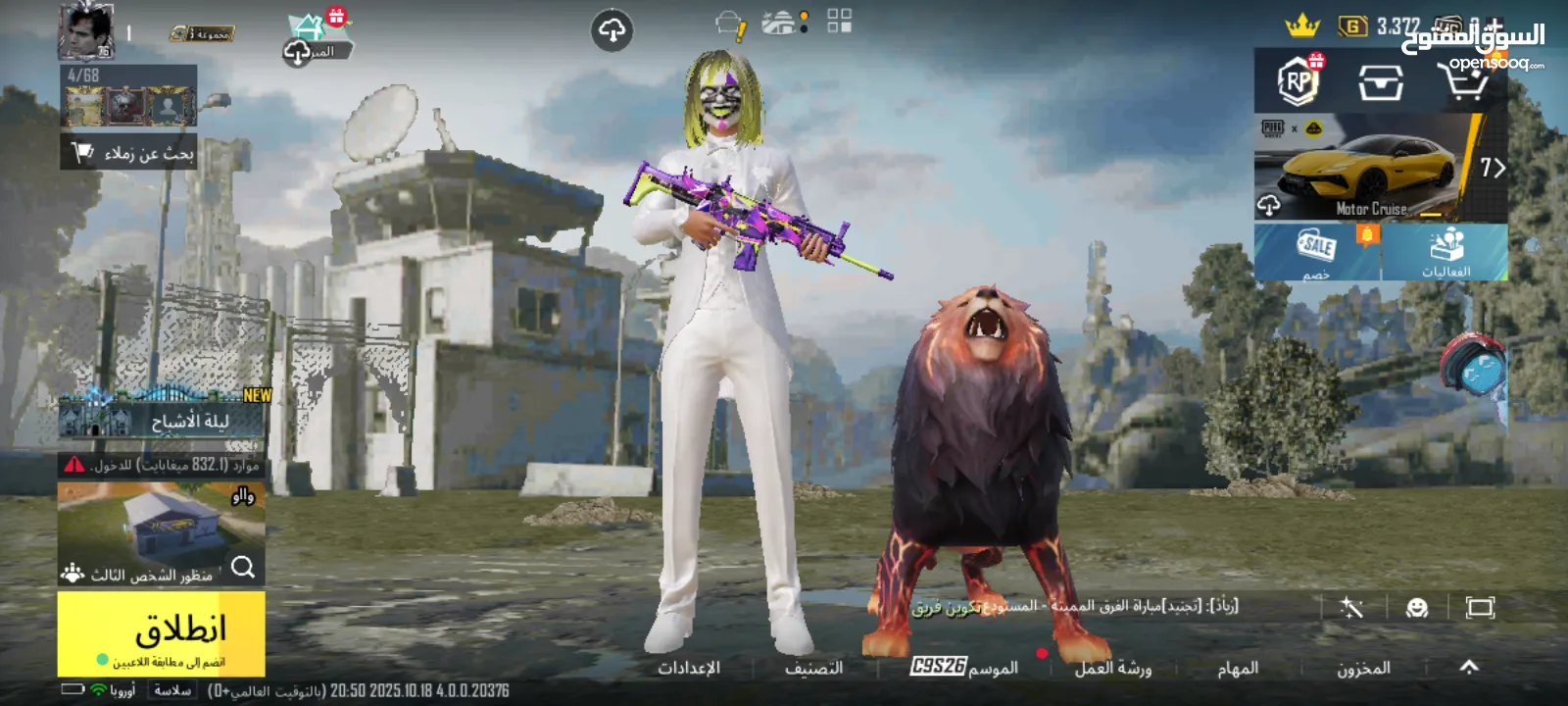
Task: Open the SALE discount panel
Action: click(x=1317, y=252)
